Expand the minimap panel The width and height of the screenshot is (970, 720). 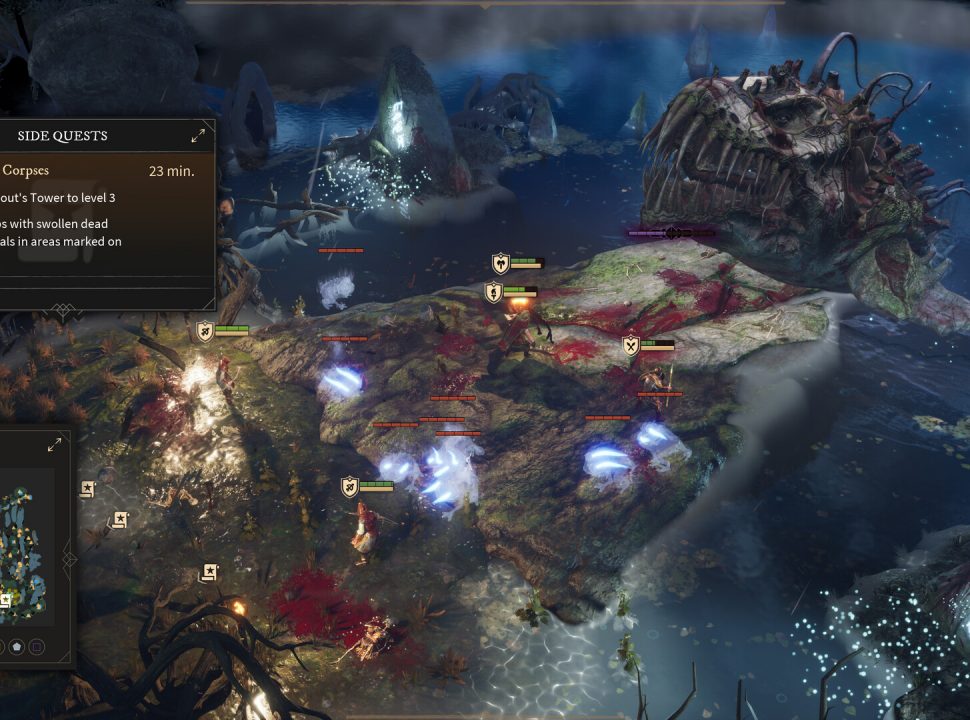[54, 445]
